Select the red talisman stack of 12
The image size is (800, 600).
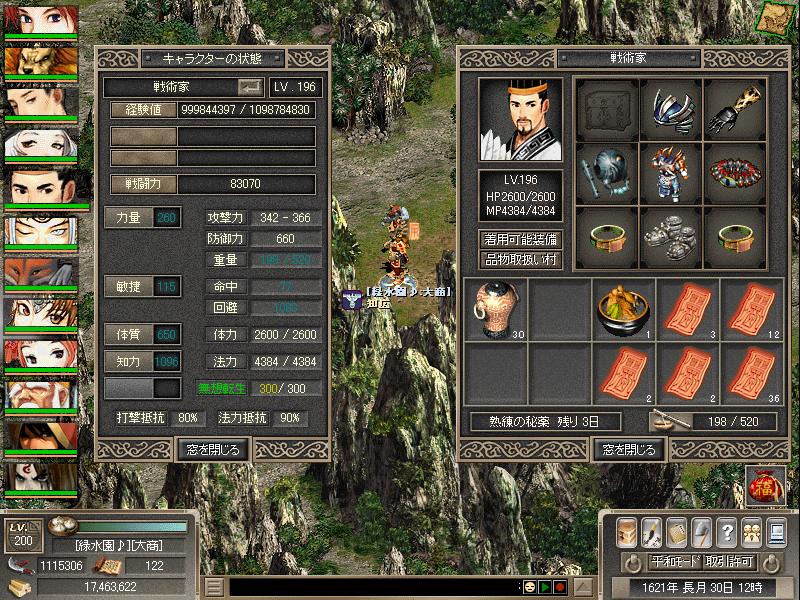click(751, 308)
